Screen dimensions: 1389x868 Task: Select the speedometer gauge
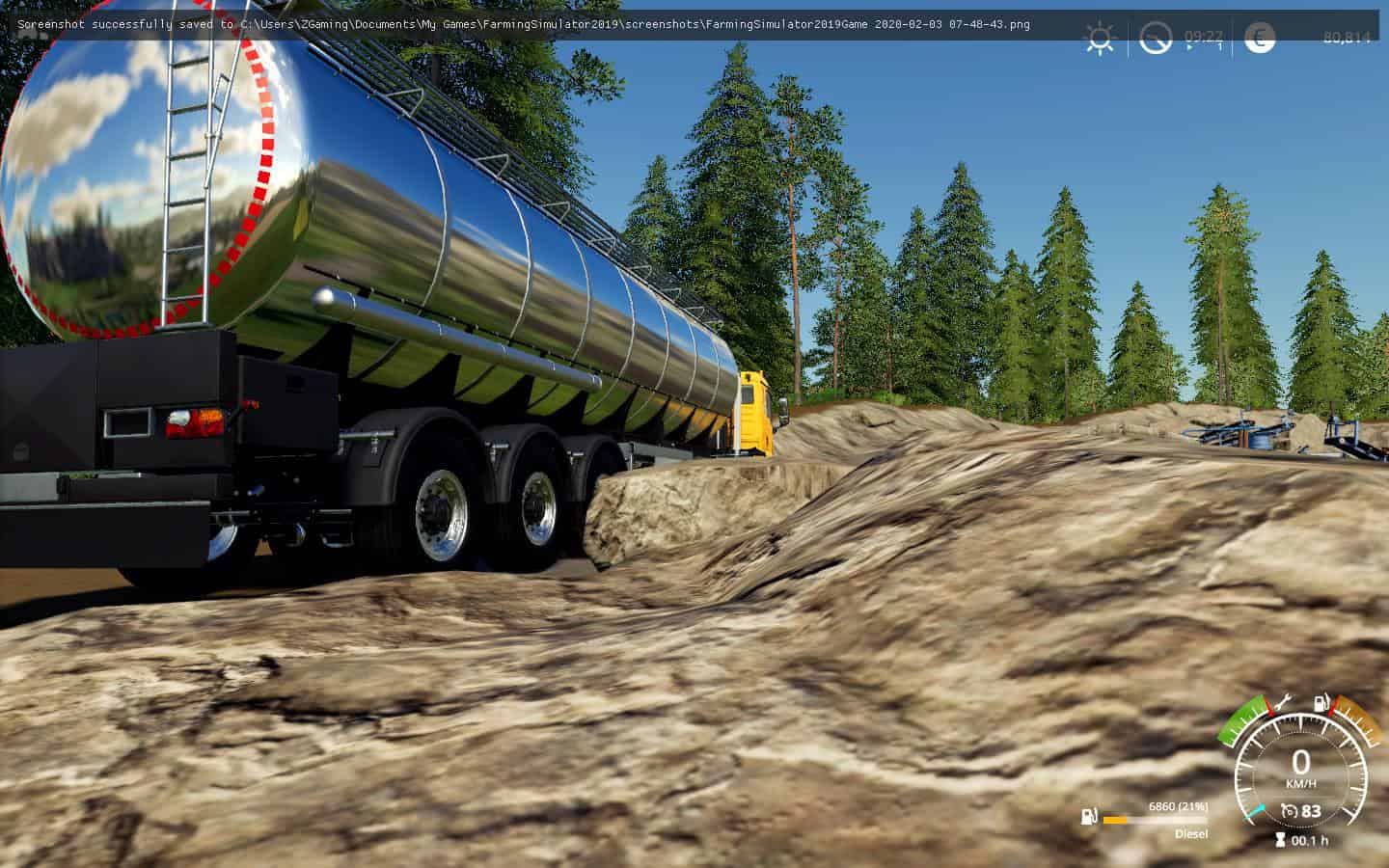(x=1300, y=772)
